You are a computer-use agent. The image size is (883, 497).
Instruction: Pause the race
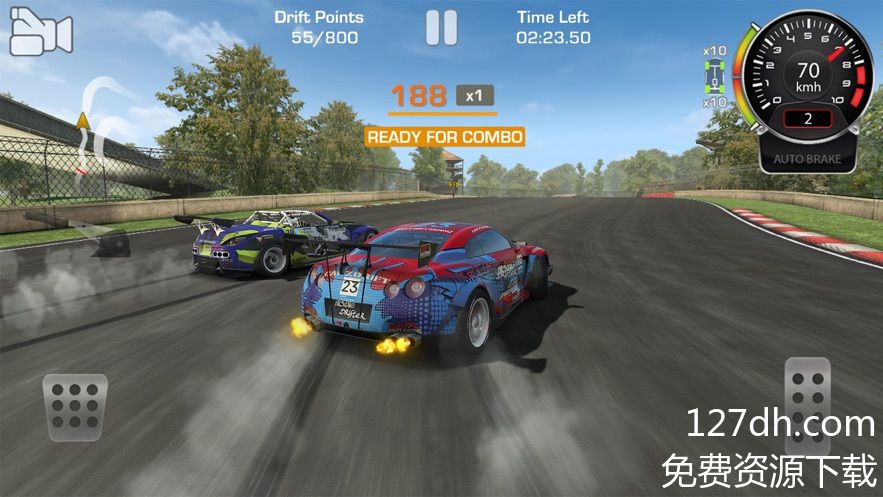(441, 27)
